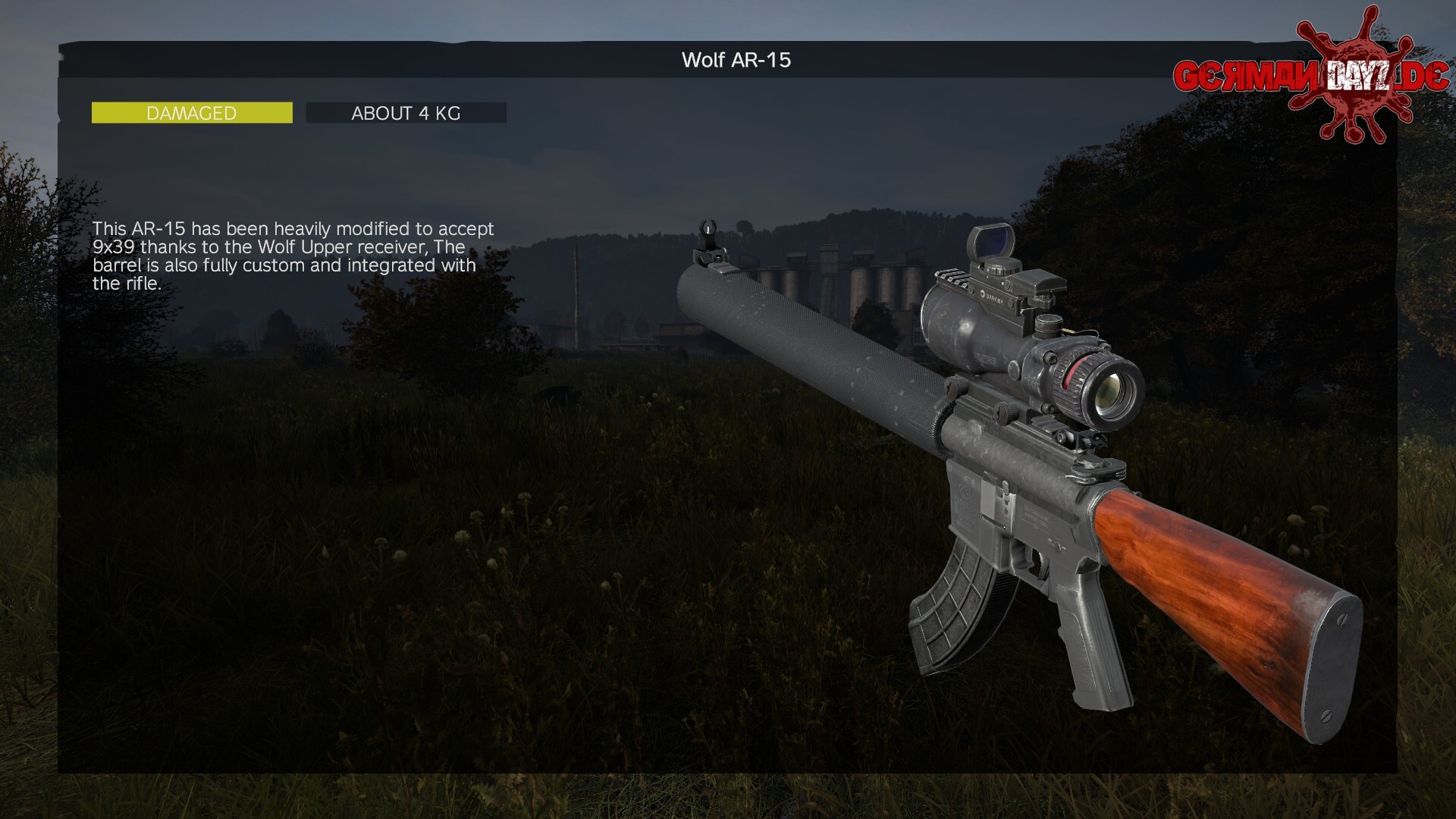Select the suppressor on the barrel
This screenshot has width=1456, height=819.
tap(811, 341)
